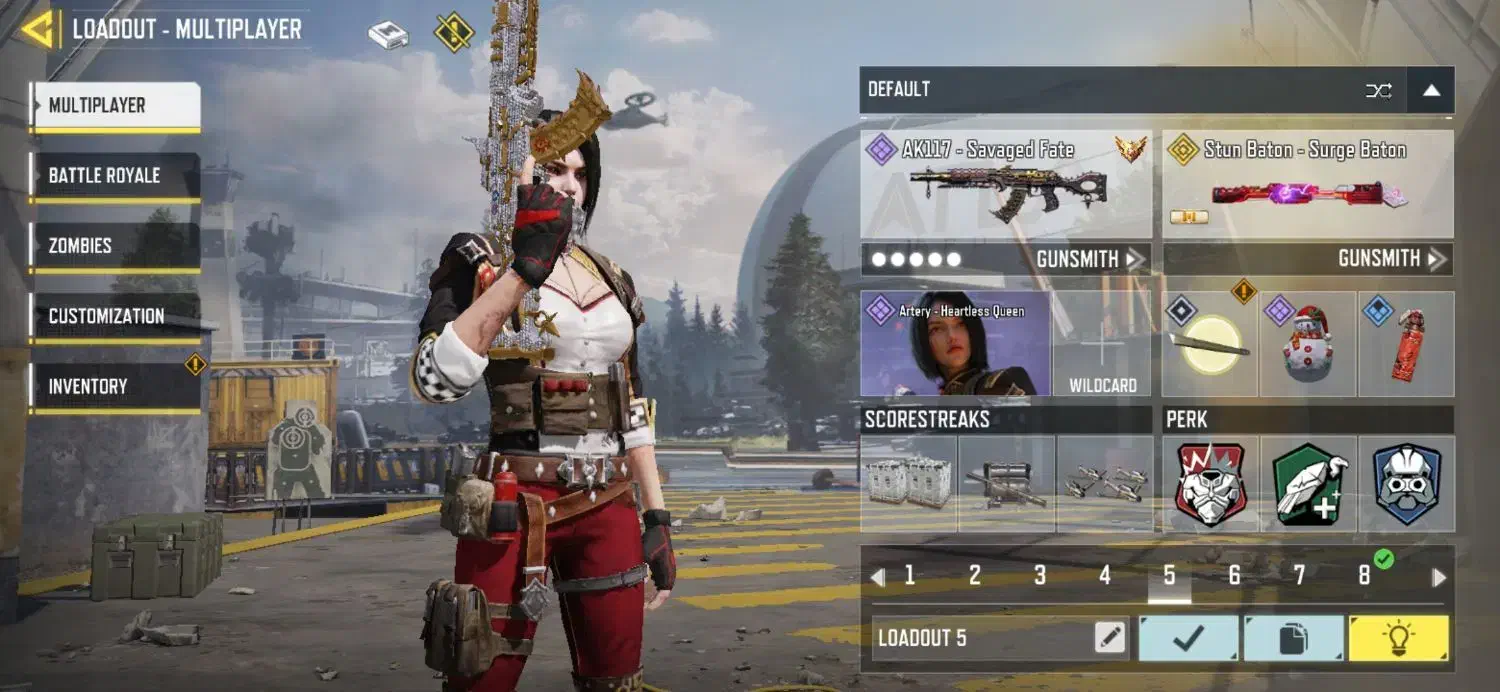The image size is (1500, 692).
Task: Open the Inventory tab
Action: (x=115, y=386)
